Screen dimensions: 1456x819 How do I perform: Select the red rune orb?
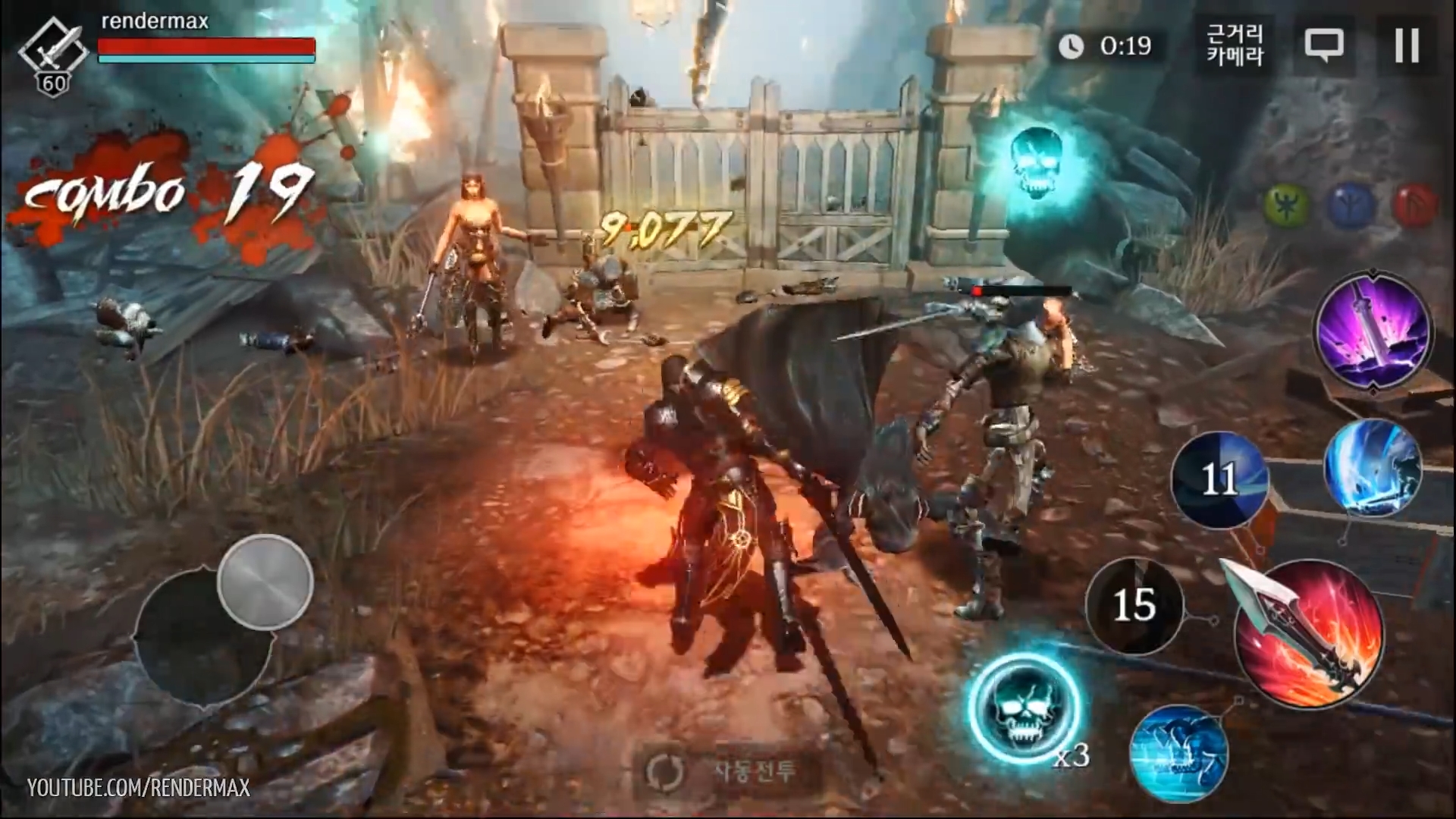1415,205
